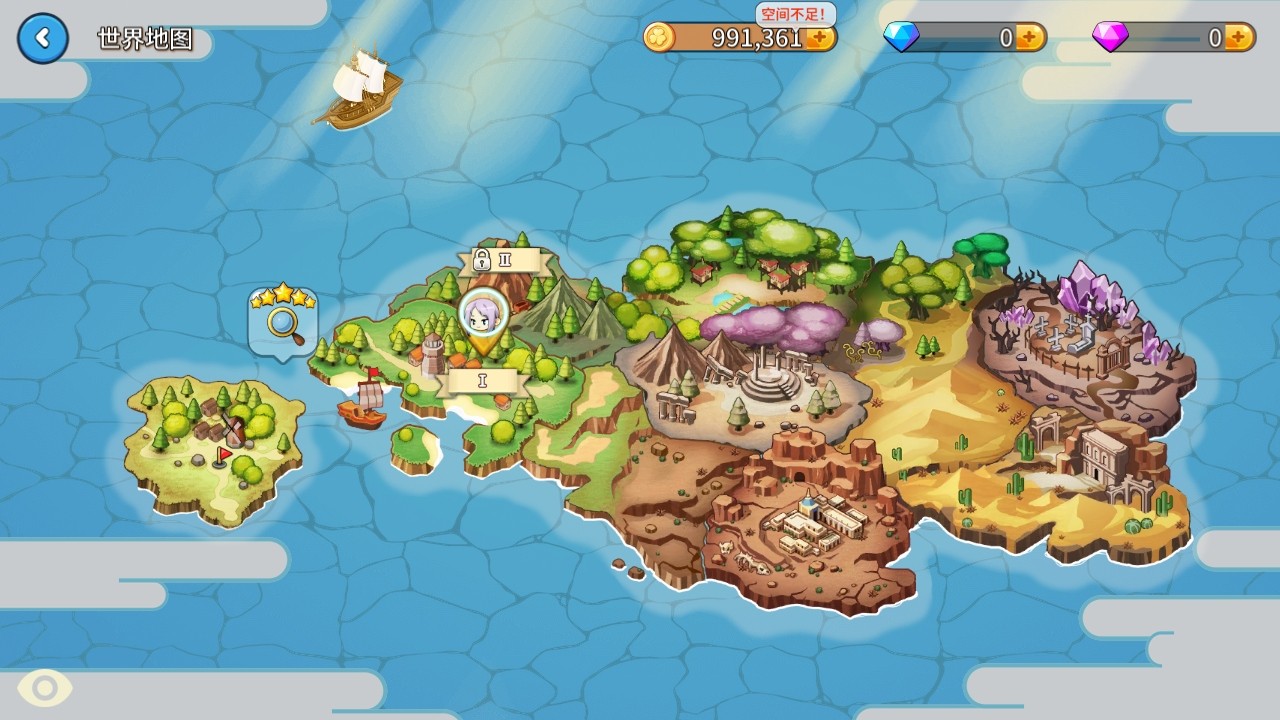
Task: Open the magnifying glass star bubble
Action: click(x=283, y=319)
